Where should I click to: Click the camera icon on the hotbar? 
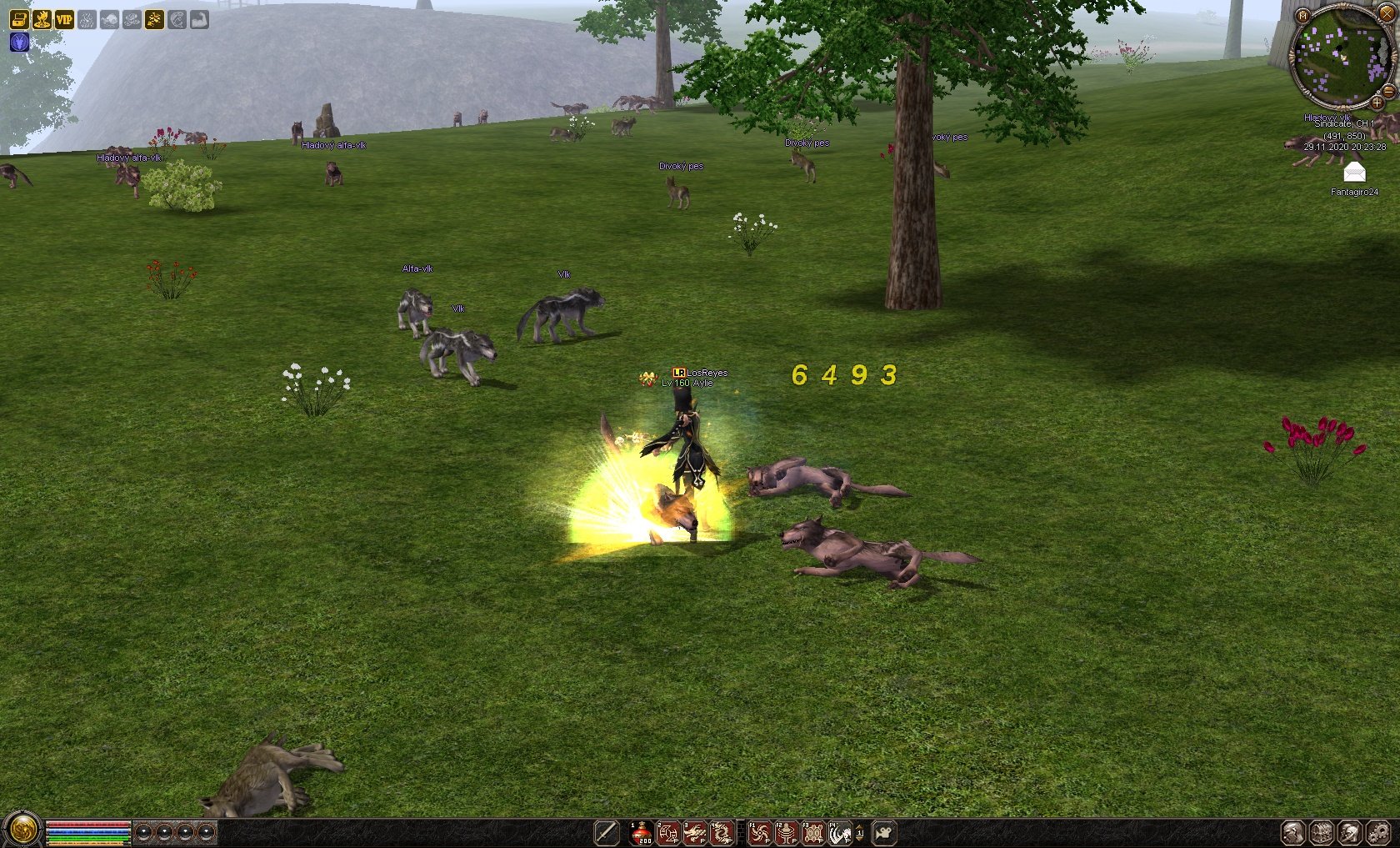[884, 832]
